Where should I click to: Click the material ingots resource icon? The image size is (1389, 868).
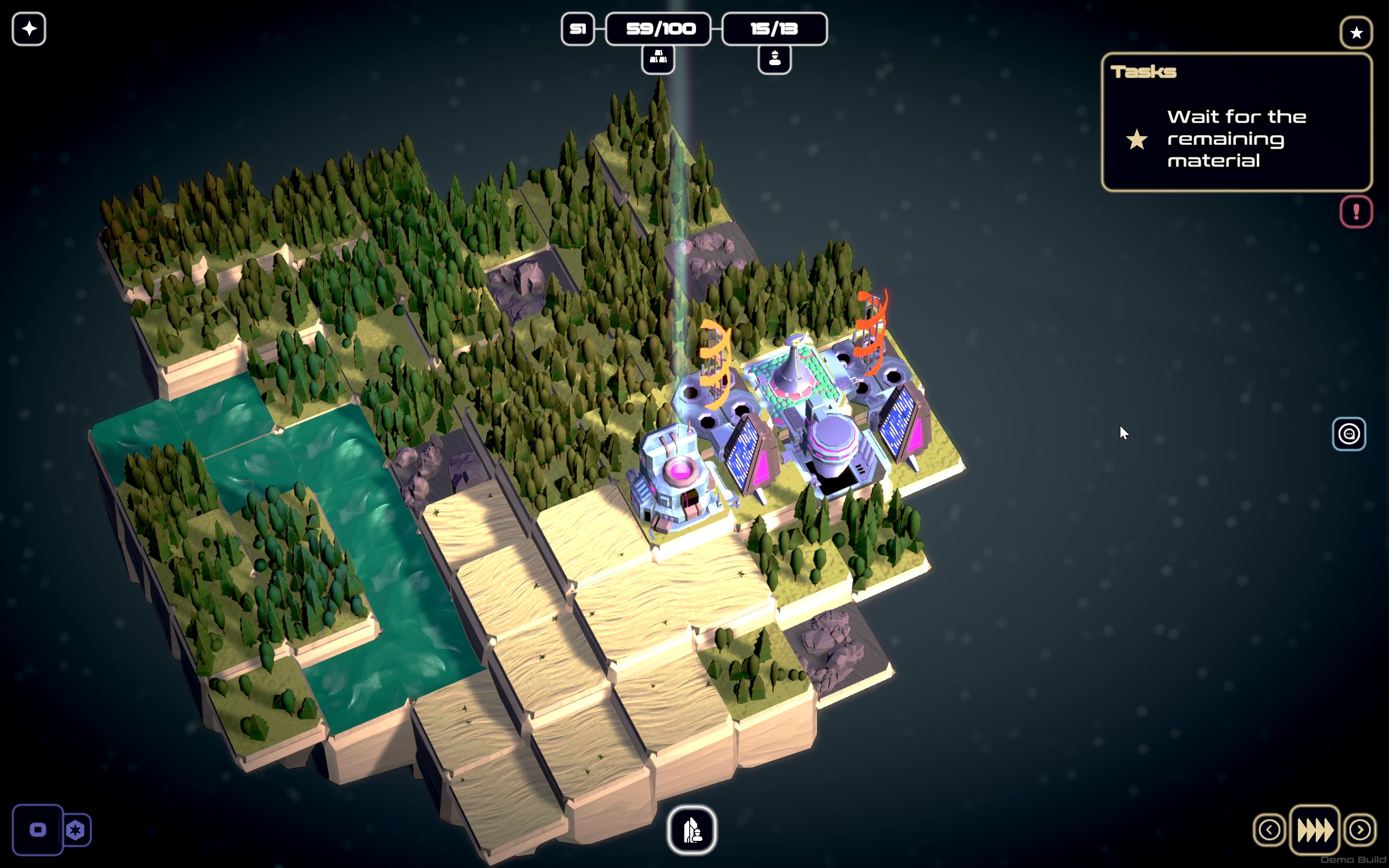click(658, 59)
